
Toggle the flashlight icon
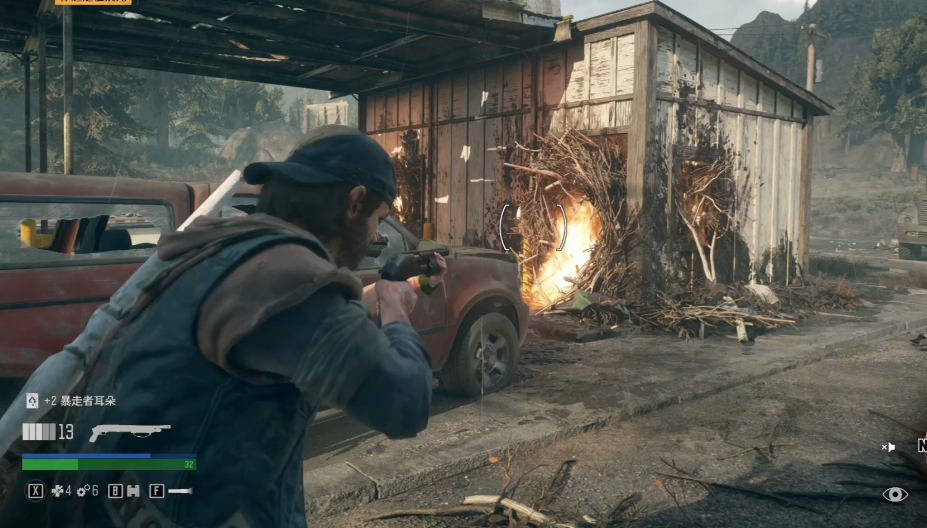pyautogui.click(x=180, y=491)
